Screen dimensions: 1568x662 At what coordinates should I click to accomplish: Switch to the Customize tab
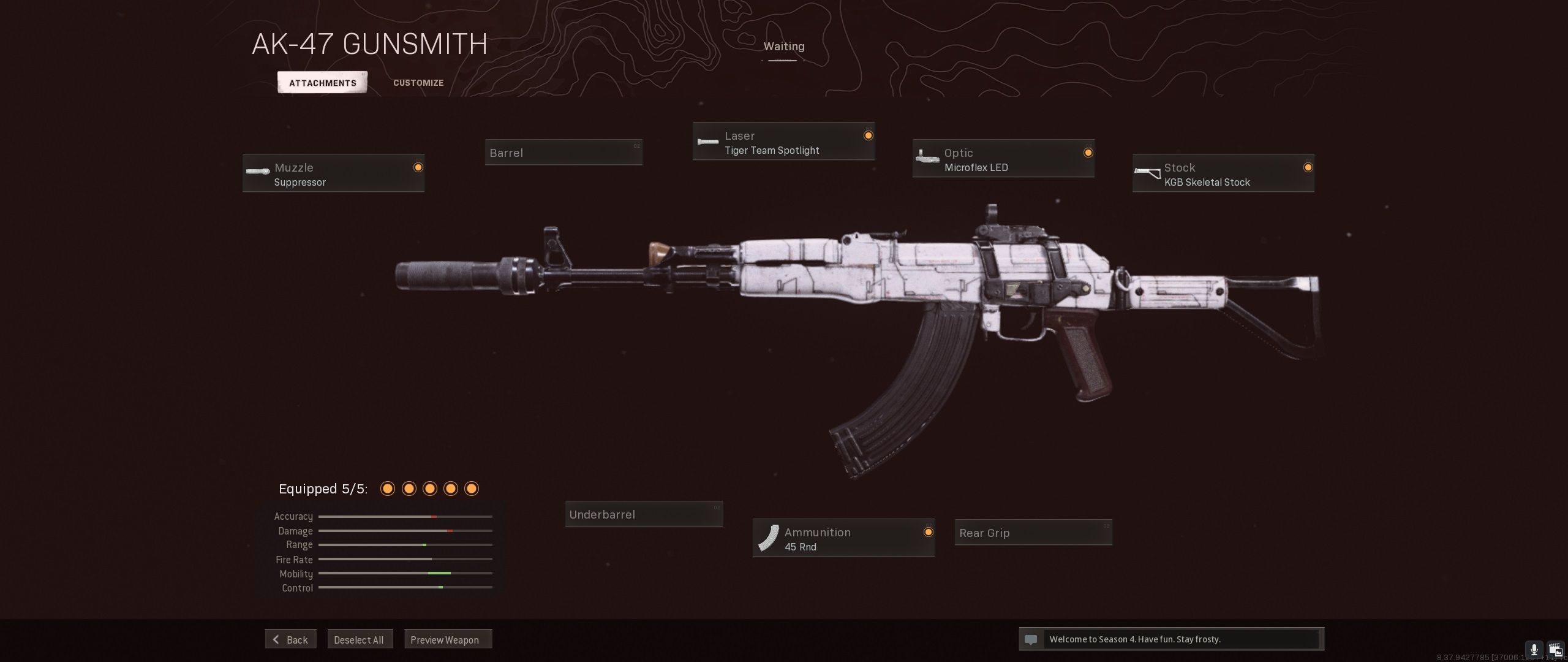418,82
